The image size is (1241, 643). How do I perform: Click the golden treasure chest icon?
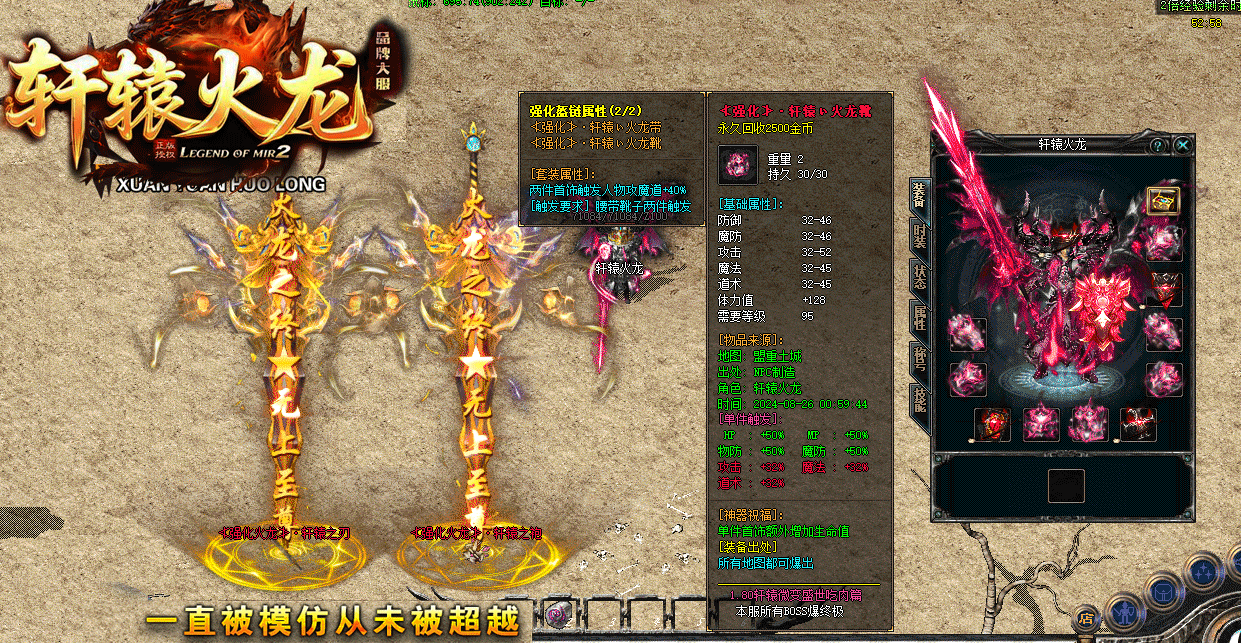point(1163,200)
